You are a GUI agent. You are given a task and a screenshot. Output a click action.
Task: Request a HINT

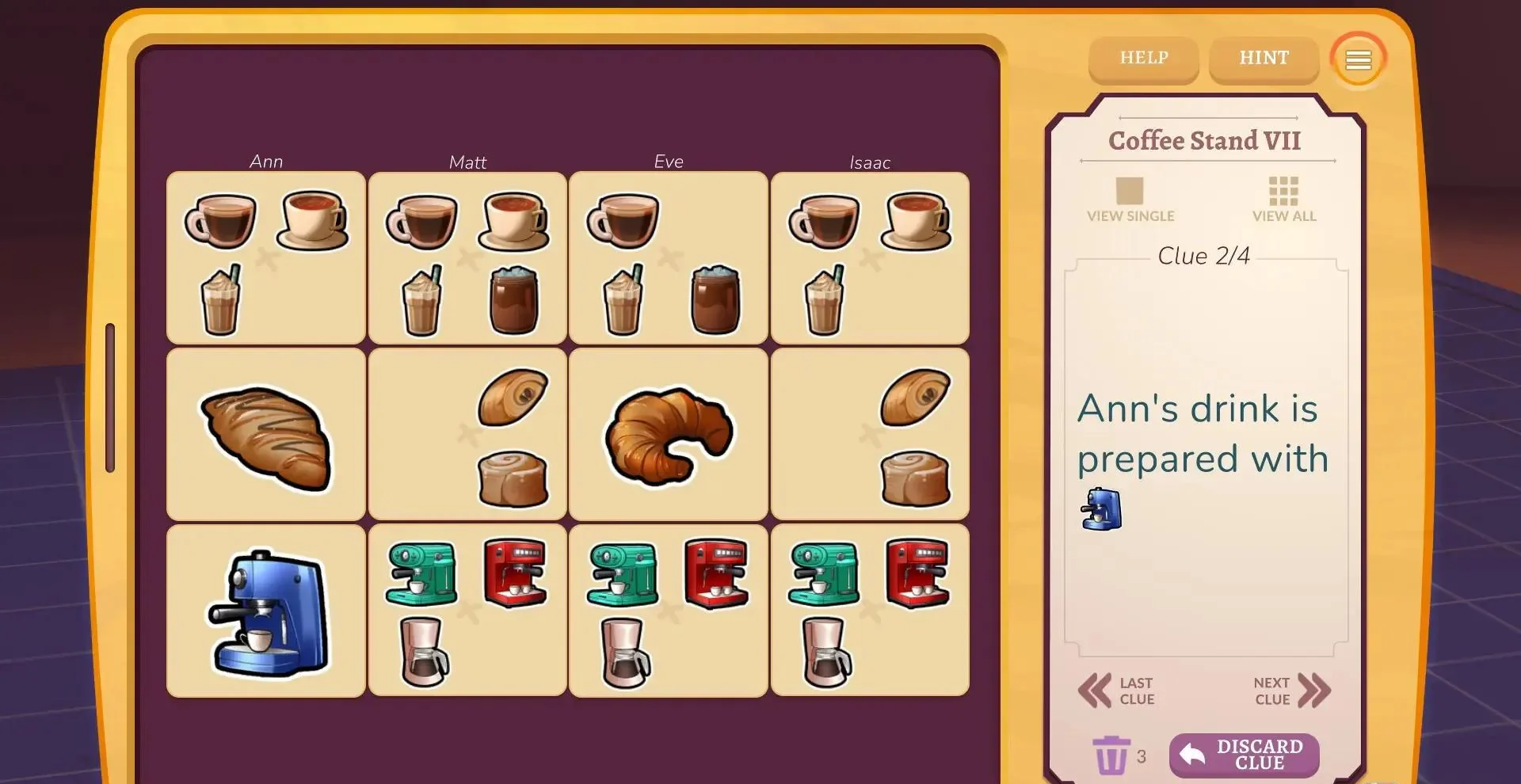click(1264, 59)
